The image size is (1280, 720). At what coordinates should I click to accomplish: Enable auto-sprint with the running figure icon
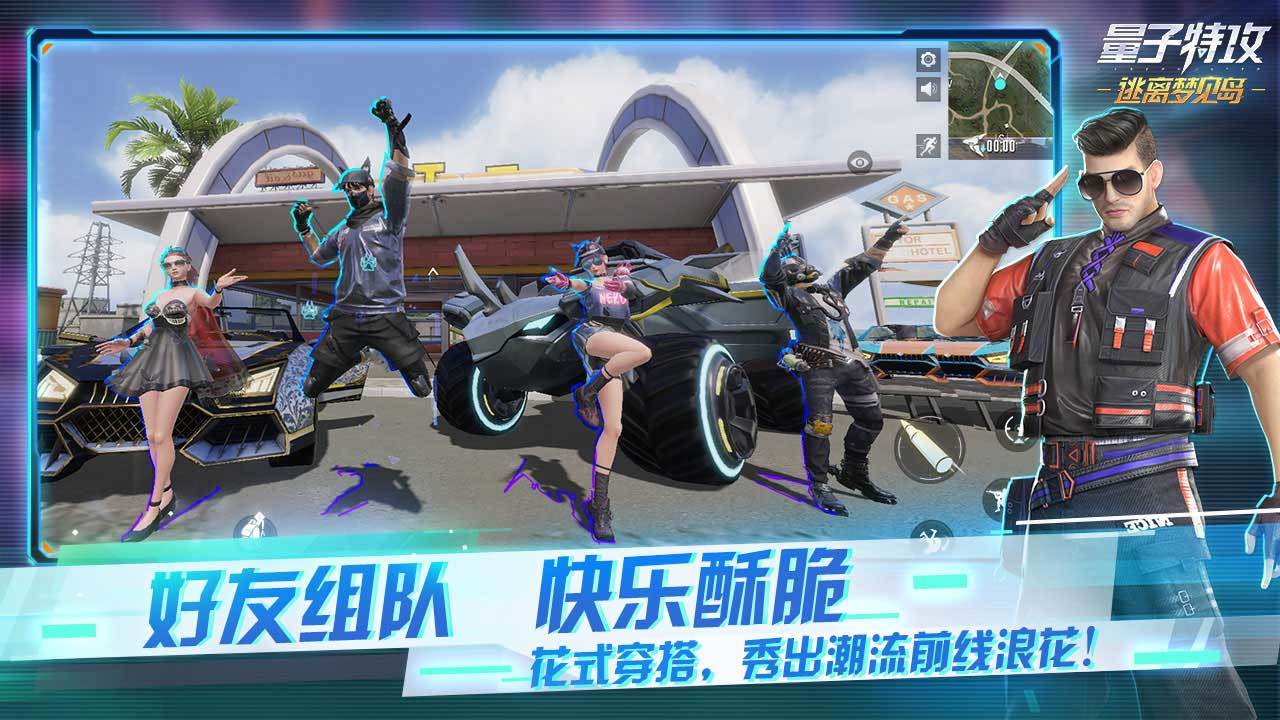point(928,143)
